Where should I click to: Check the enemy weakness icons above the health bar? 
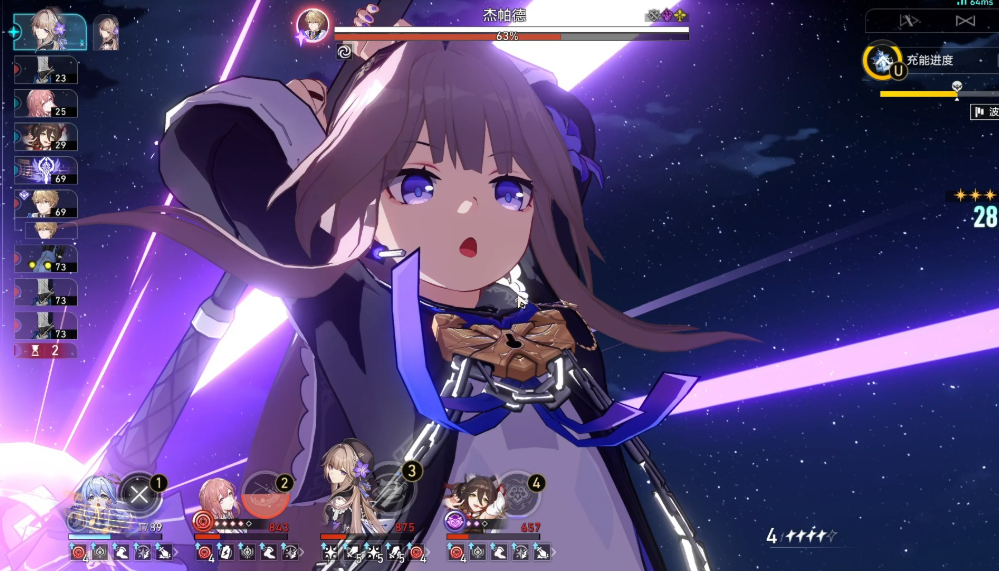[x=667, y=16]
